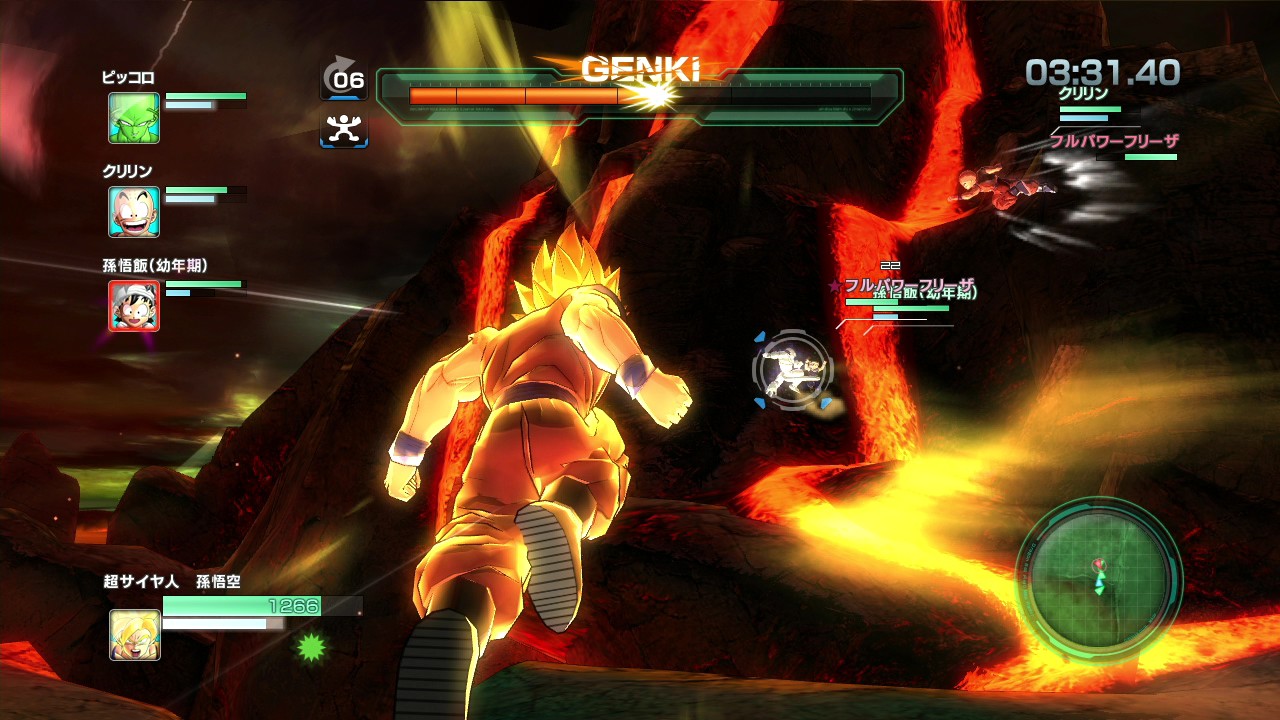The width and height of the screenshot is (1280, 720).
Task: Click the green spiky burst icon
Action: pyautogui.click(x=311, y=648)
